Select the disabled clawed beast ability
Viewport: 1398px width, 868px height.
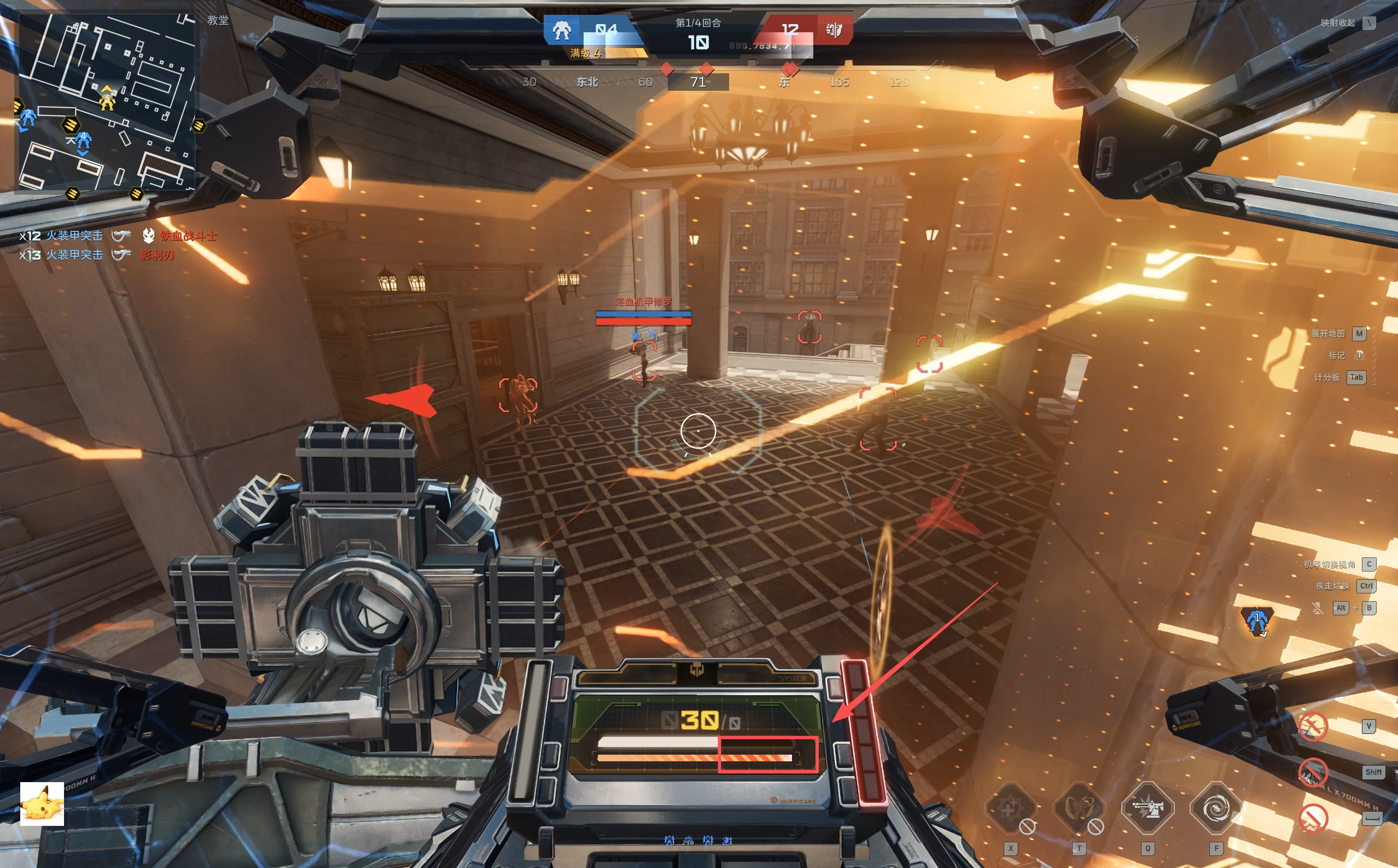pos(1079,808)
